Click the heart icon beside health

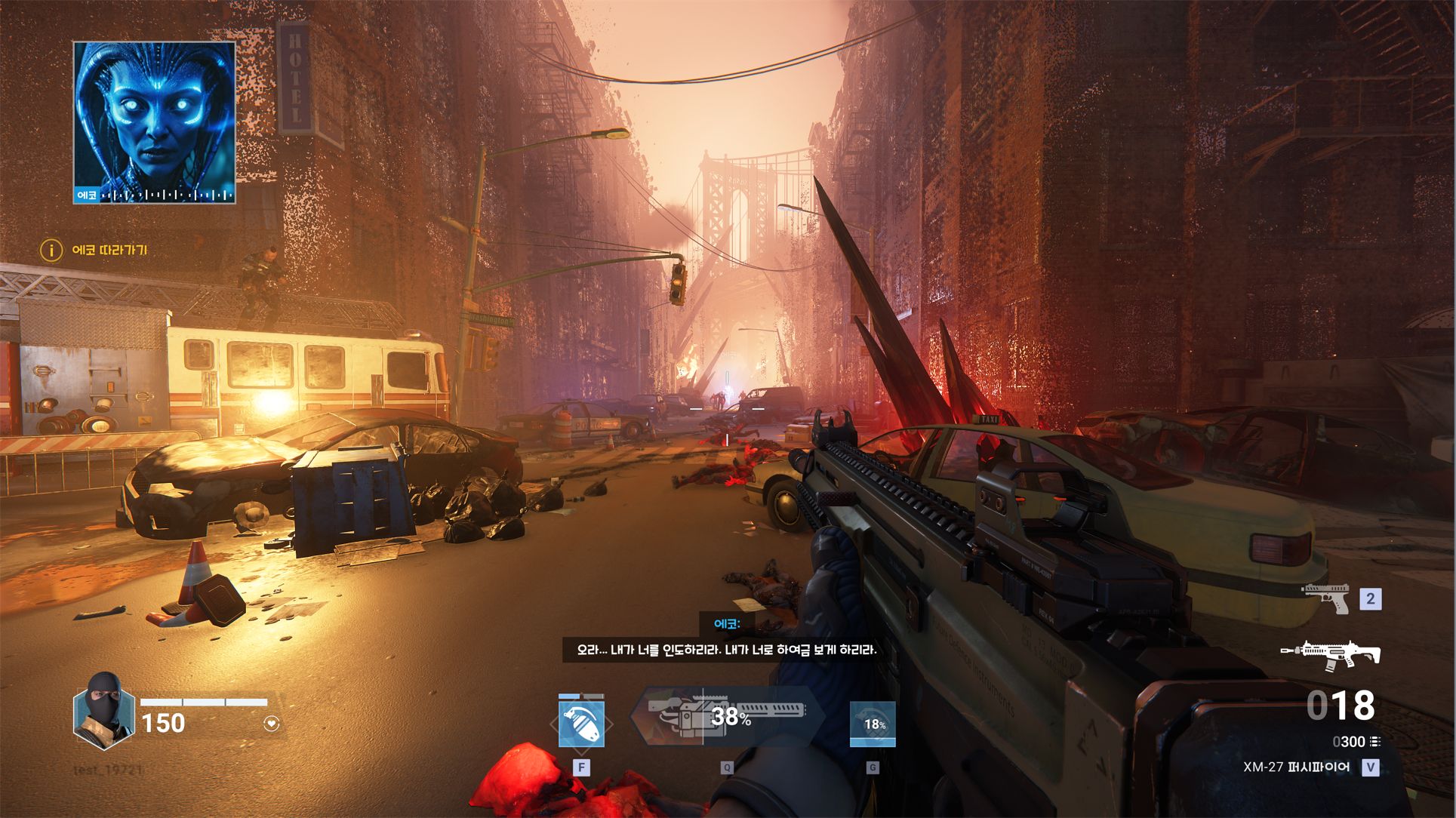coord(272,724)
